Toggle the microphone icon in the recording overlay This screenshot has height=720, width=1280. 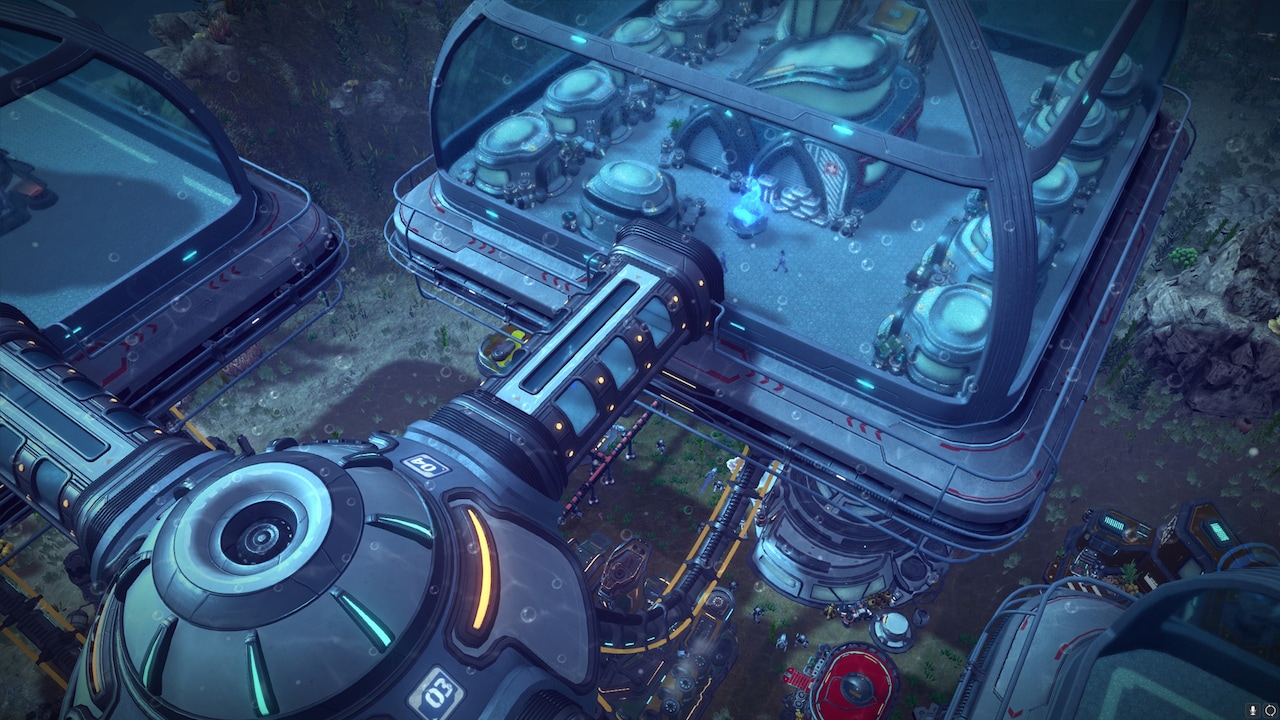pos(1251,710)
